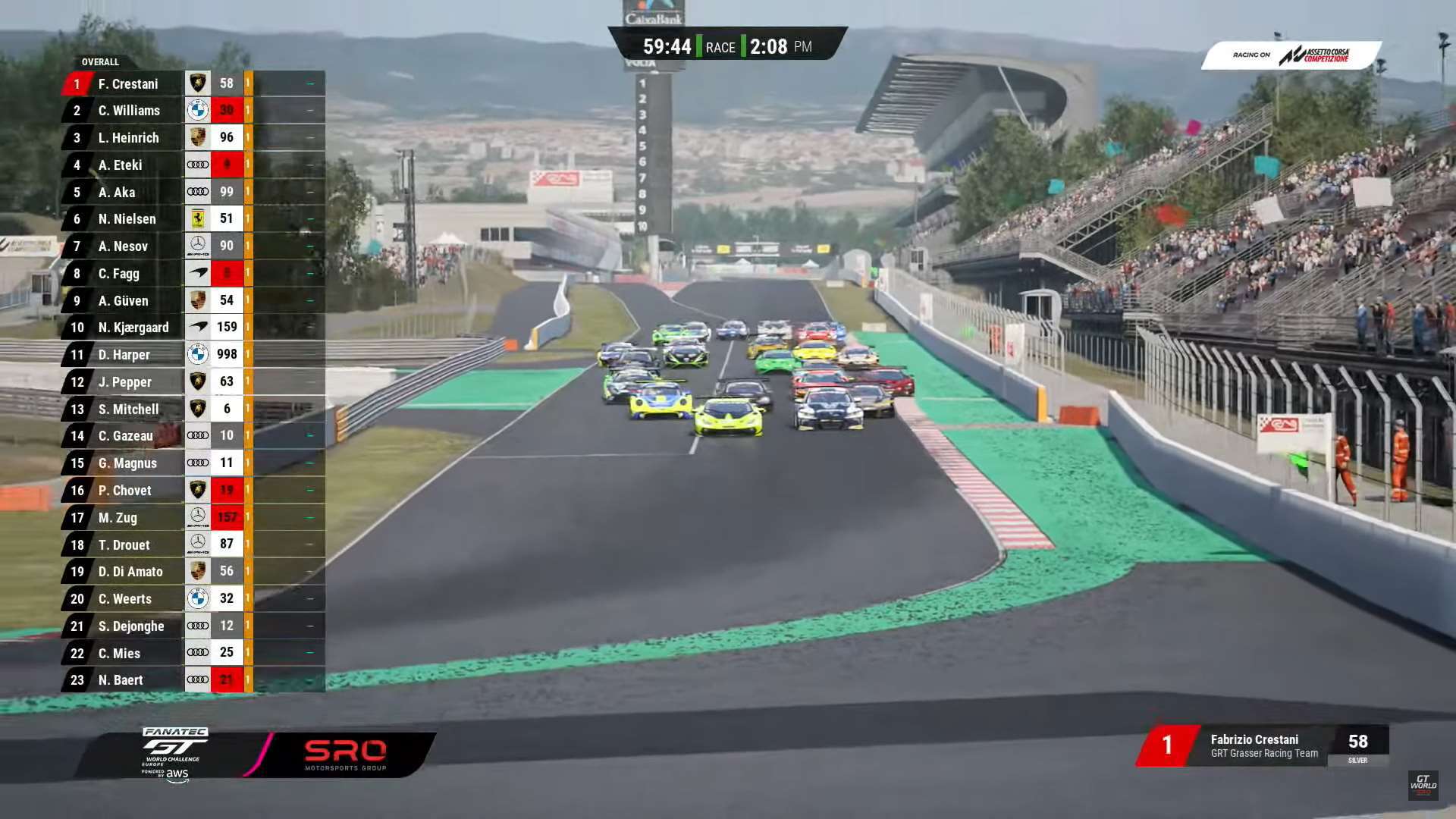Screen dimensions: 1456x819
Task: Select the AWS logo under the Fanatec badge
Action: (176, 774)
